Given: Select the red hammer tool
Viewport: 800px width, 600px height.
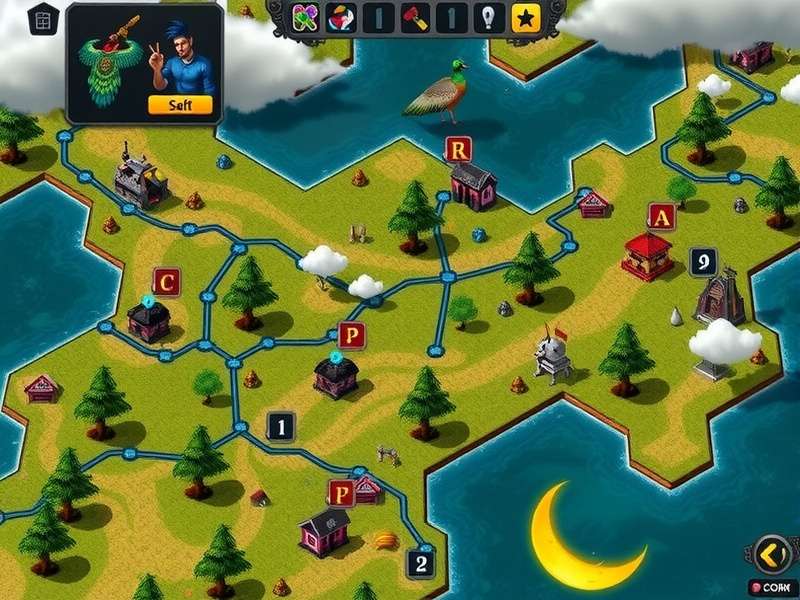Looking at the screenshot, I should click(x=415, y=18).
